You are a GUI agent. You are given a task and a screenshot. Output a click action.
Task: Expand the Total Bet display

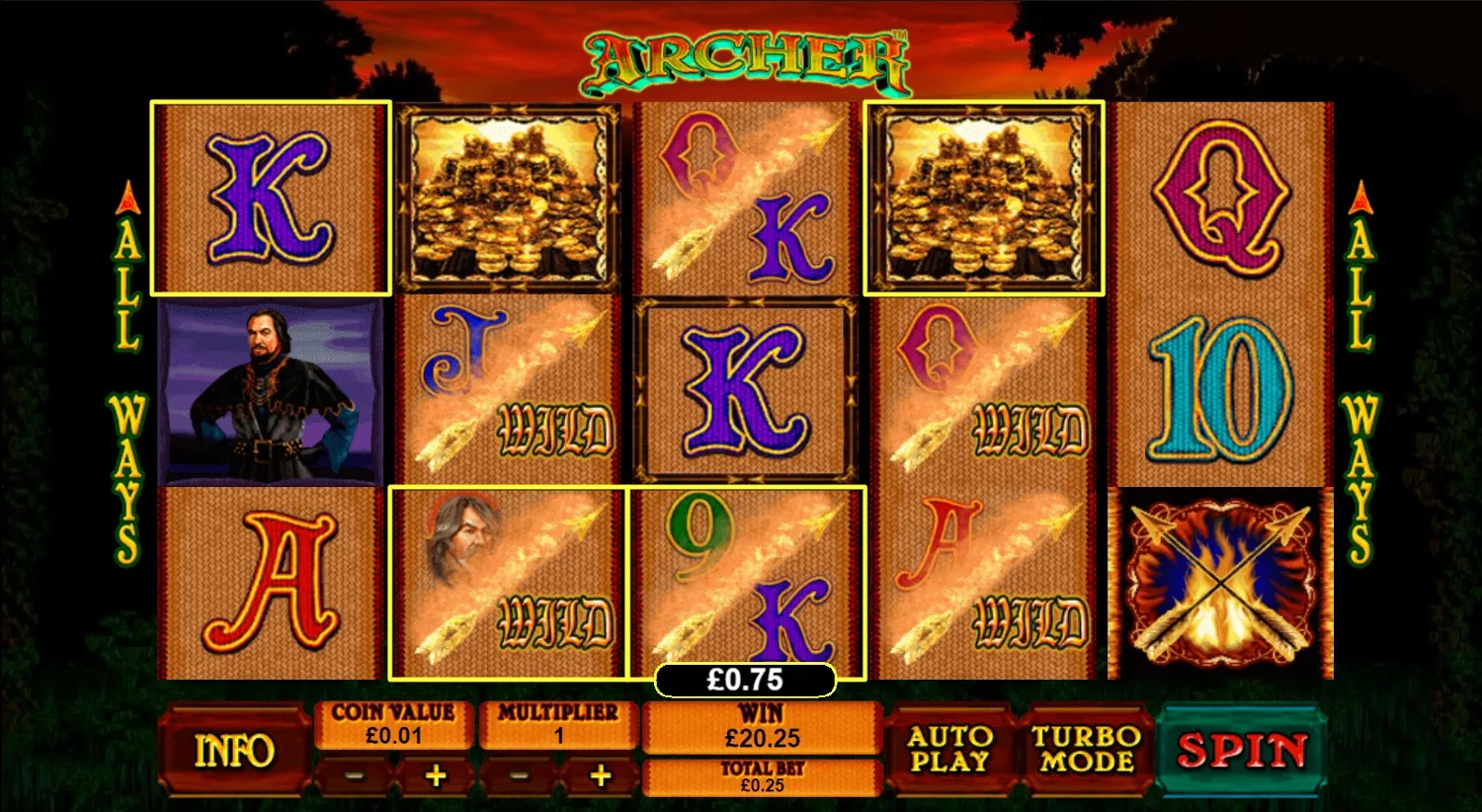[x=761, y=777]
